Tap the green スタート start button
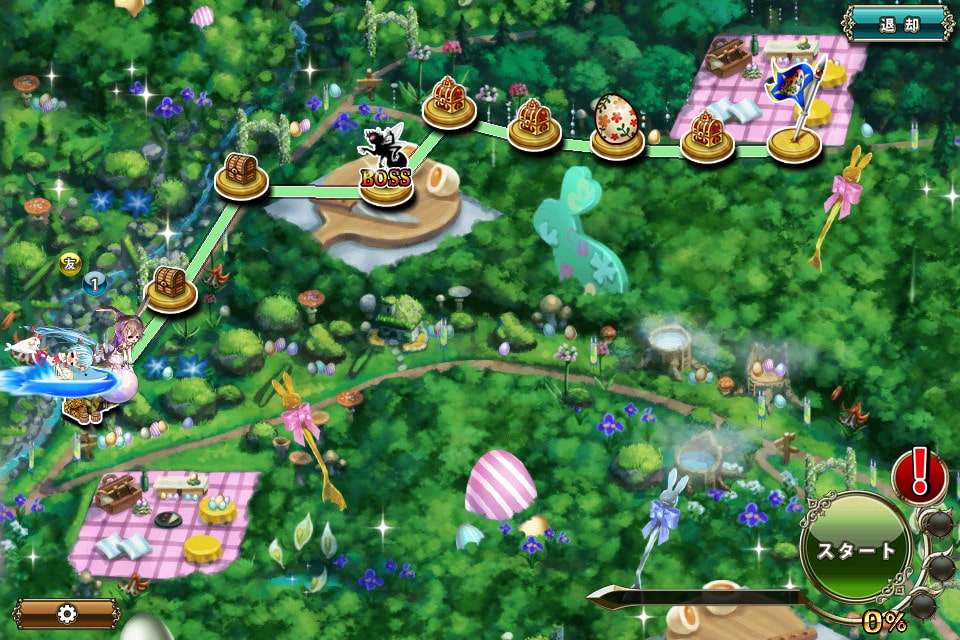 click(855, 548)
